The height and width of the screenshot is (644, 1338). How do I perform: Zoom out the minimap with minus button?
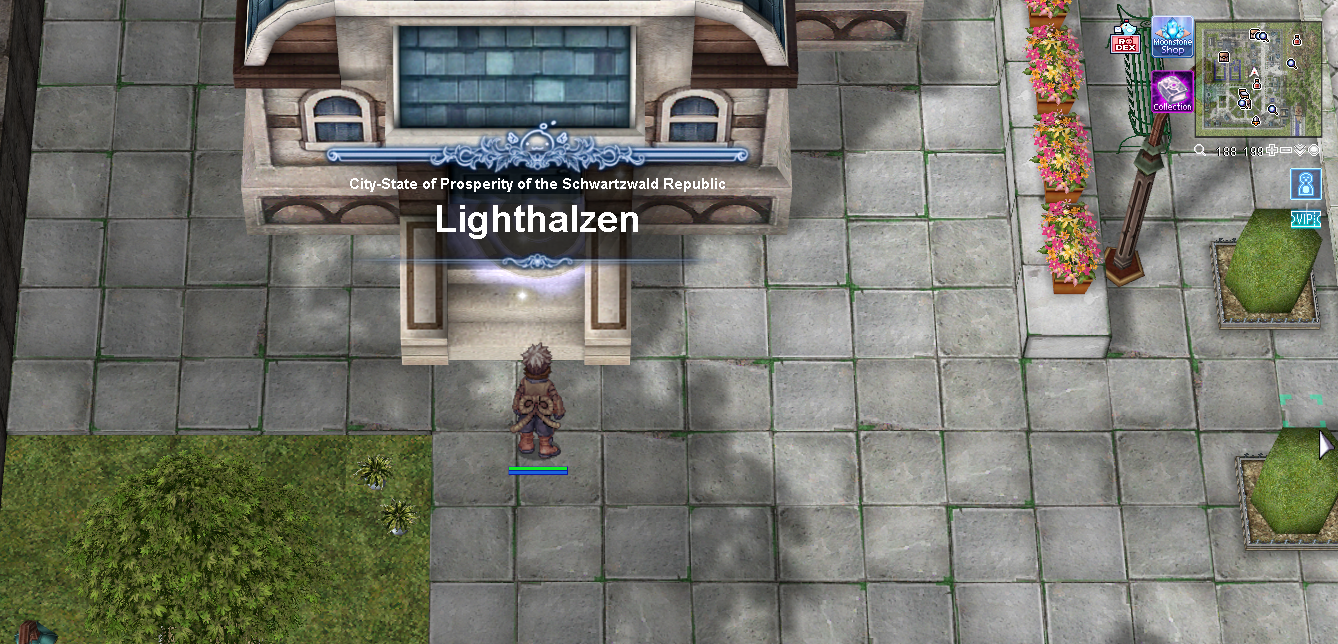pos(1286,151)
